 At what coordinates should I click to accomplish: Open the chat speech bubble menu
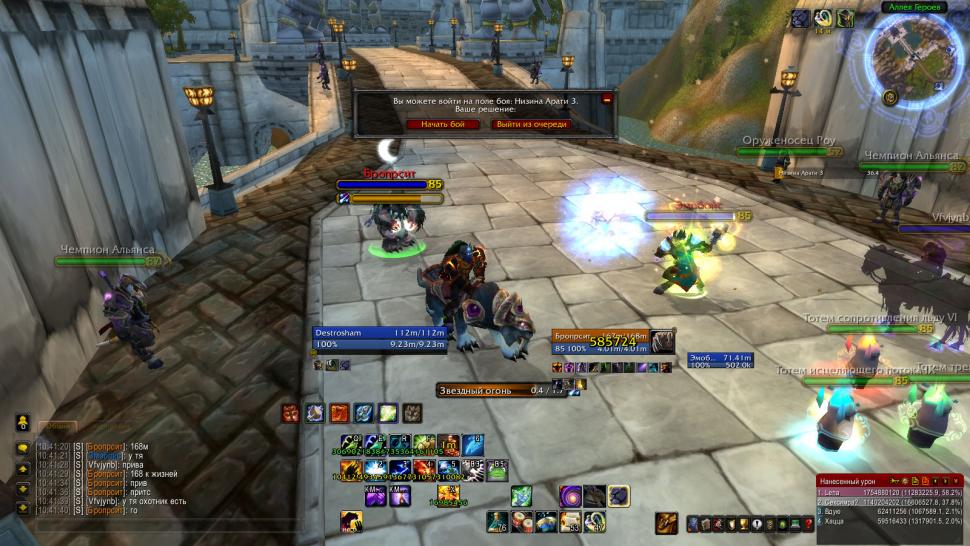click(21, 448)
